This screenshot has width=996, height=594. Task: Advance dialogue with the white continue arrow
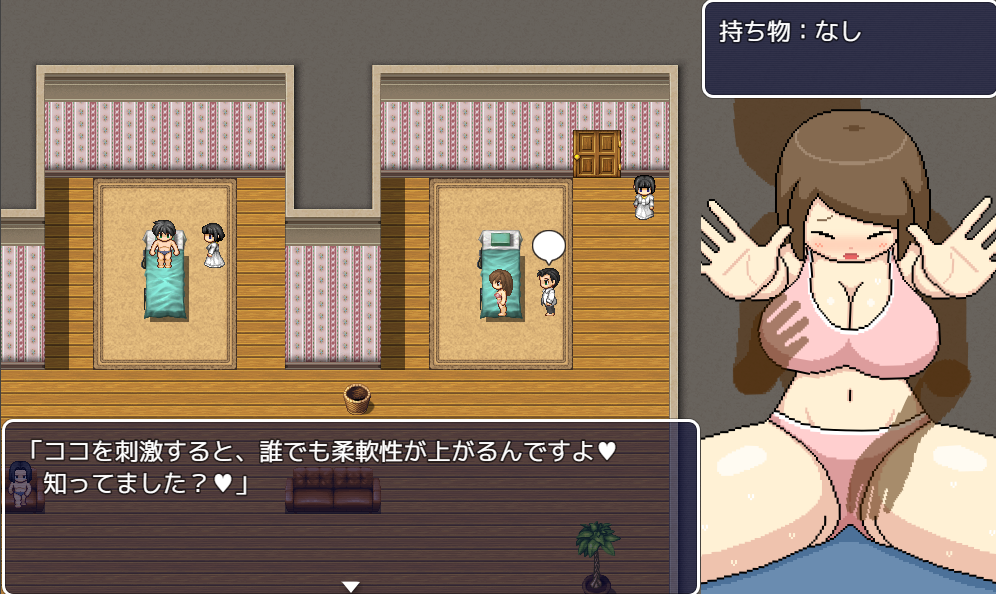point(350,586)
